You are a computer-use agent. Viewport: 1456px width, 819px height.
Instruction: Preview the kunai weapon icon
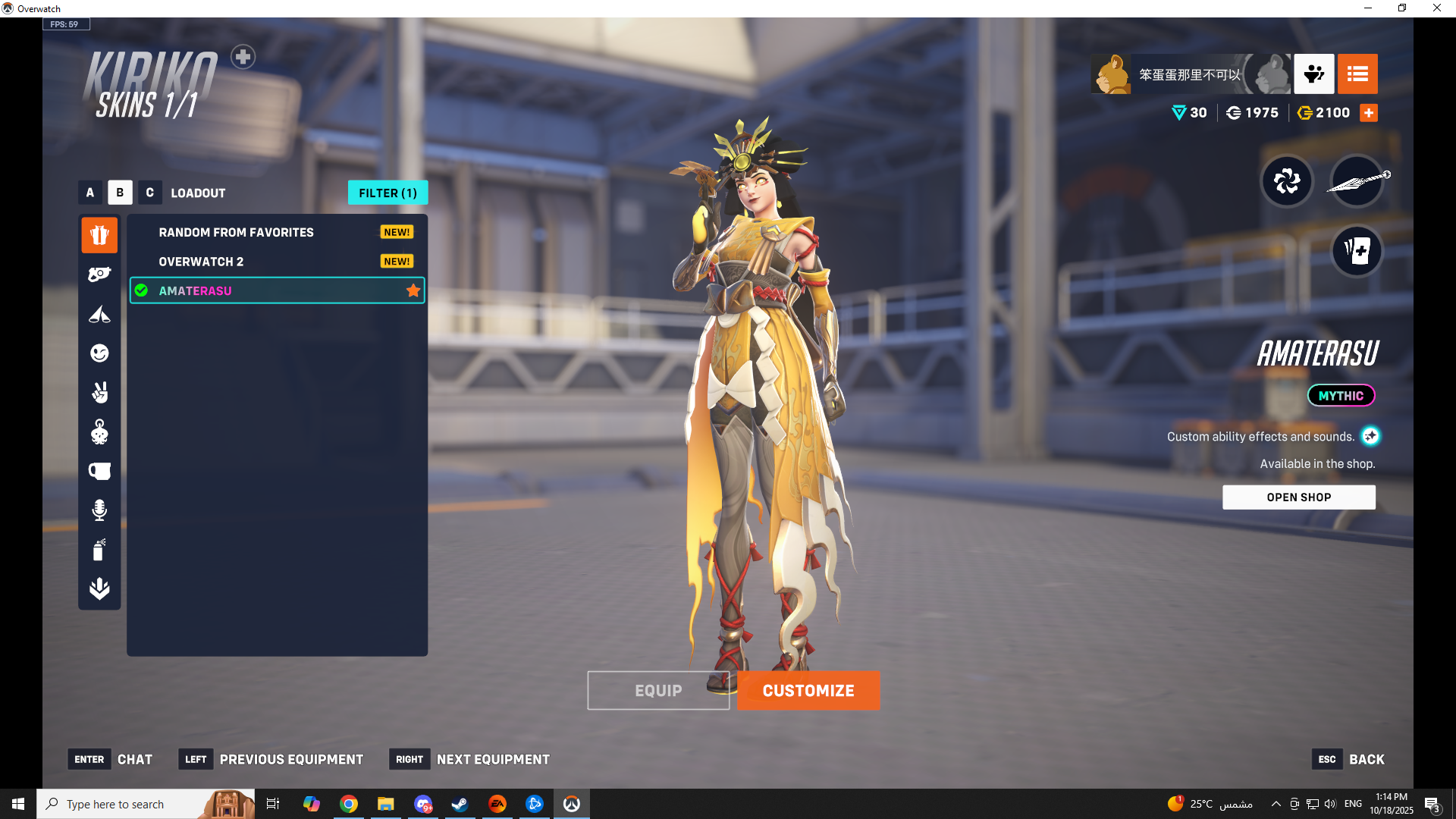pos(1357,181)
